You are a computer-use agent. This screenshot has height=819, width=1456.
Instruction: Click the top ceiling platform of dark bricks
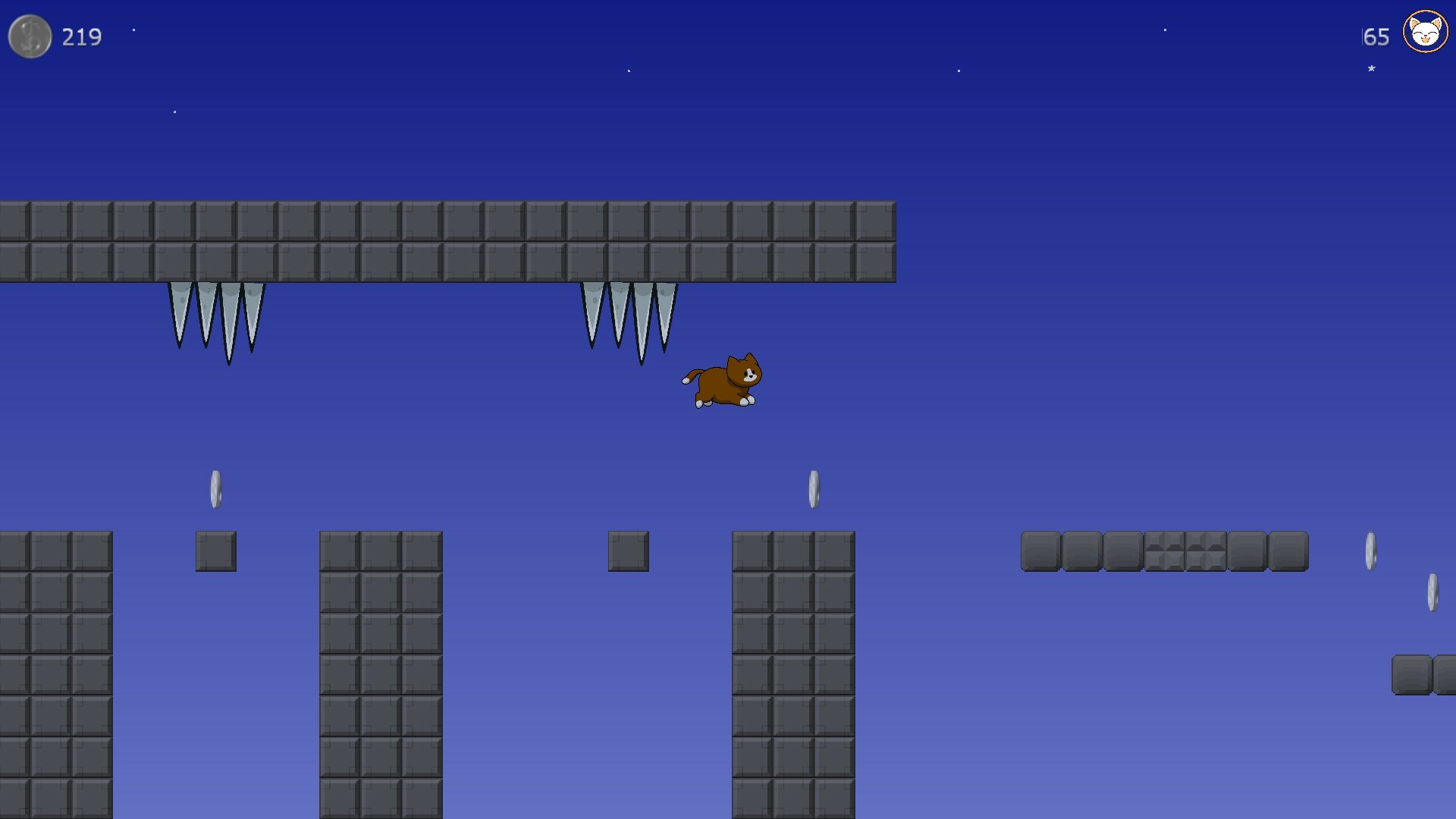pyautogui.click(x=447, y=241)
